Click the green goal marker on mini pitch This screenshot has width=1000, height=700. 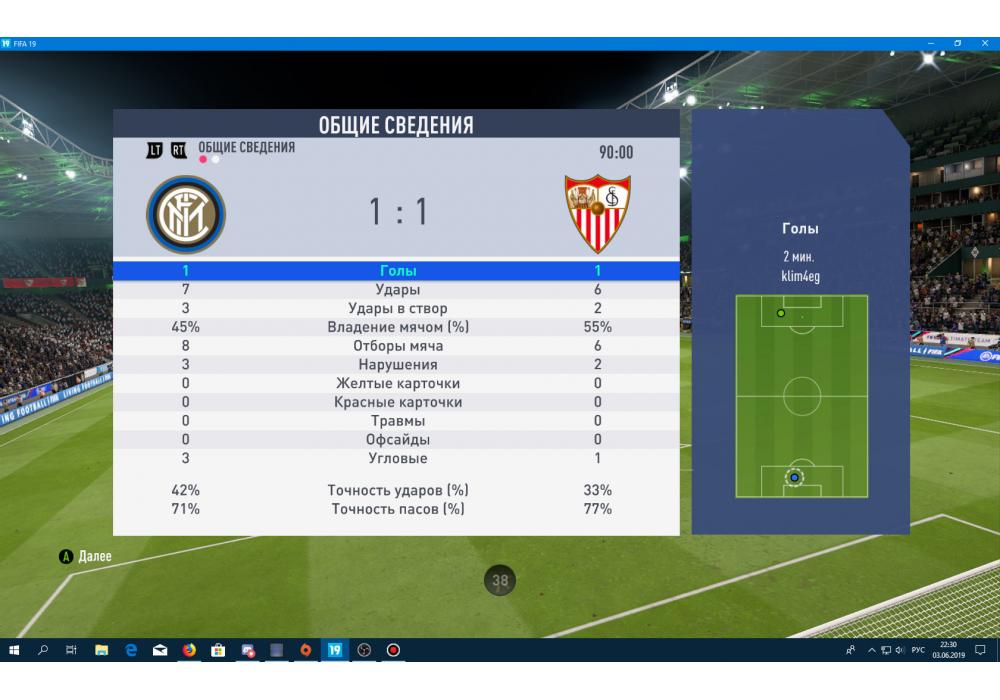tap(781, 313)
